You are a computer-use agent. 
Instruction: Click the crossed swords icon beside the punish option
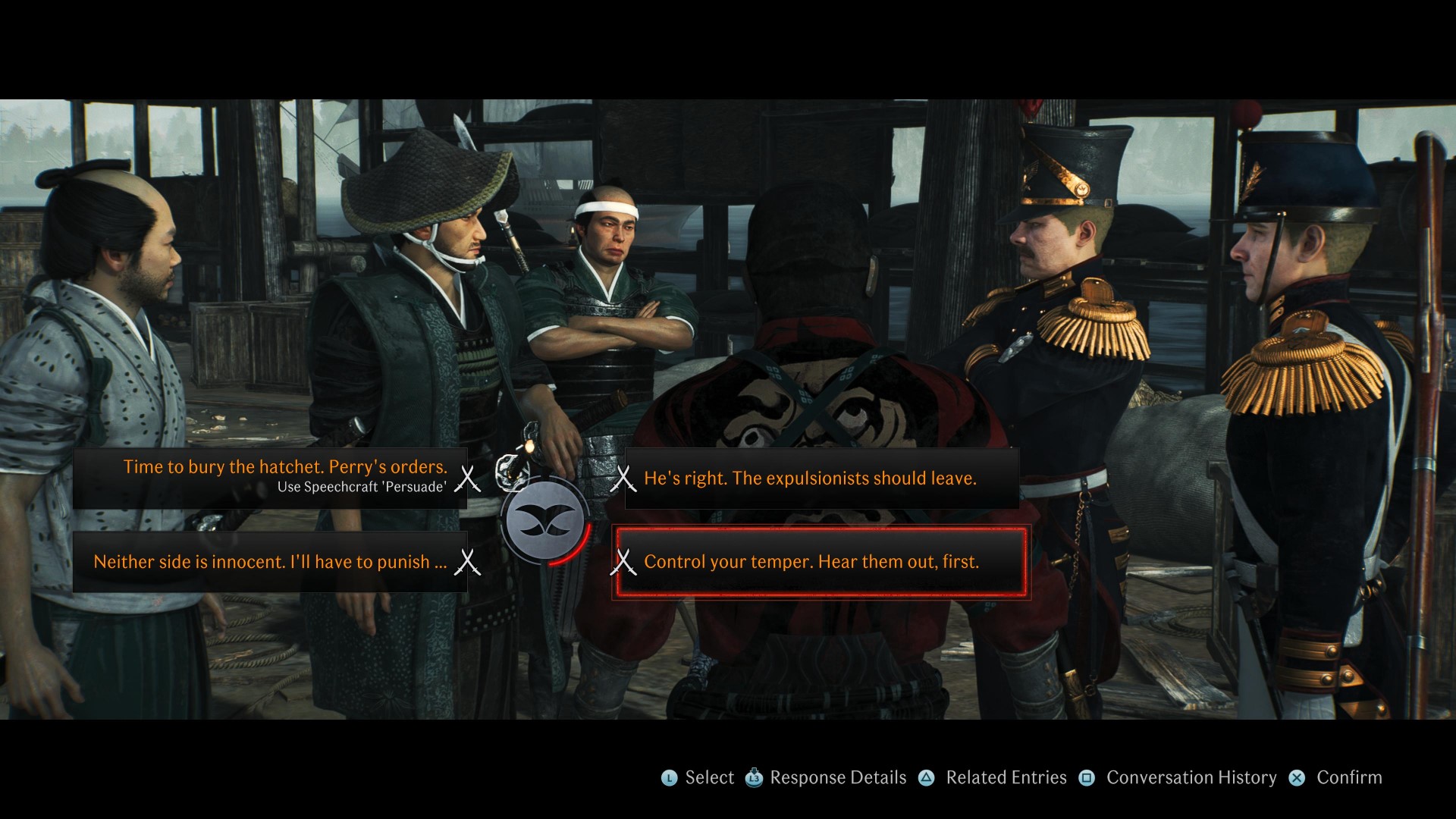click(469, 563)
